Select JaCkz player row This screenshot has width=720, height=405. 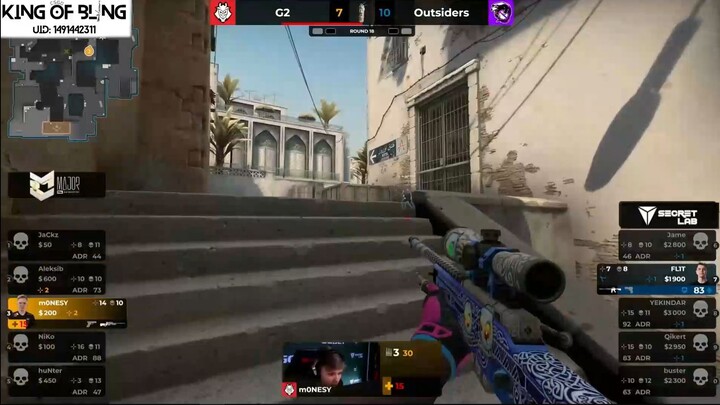click(x=56, y=243)
